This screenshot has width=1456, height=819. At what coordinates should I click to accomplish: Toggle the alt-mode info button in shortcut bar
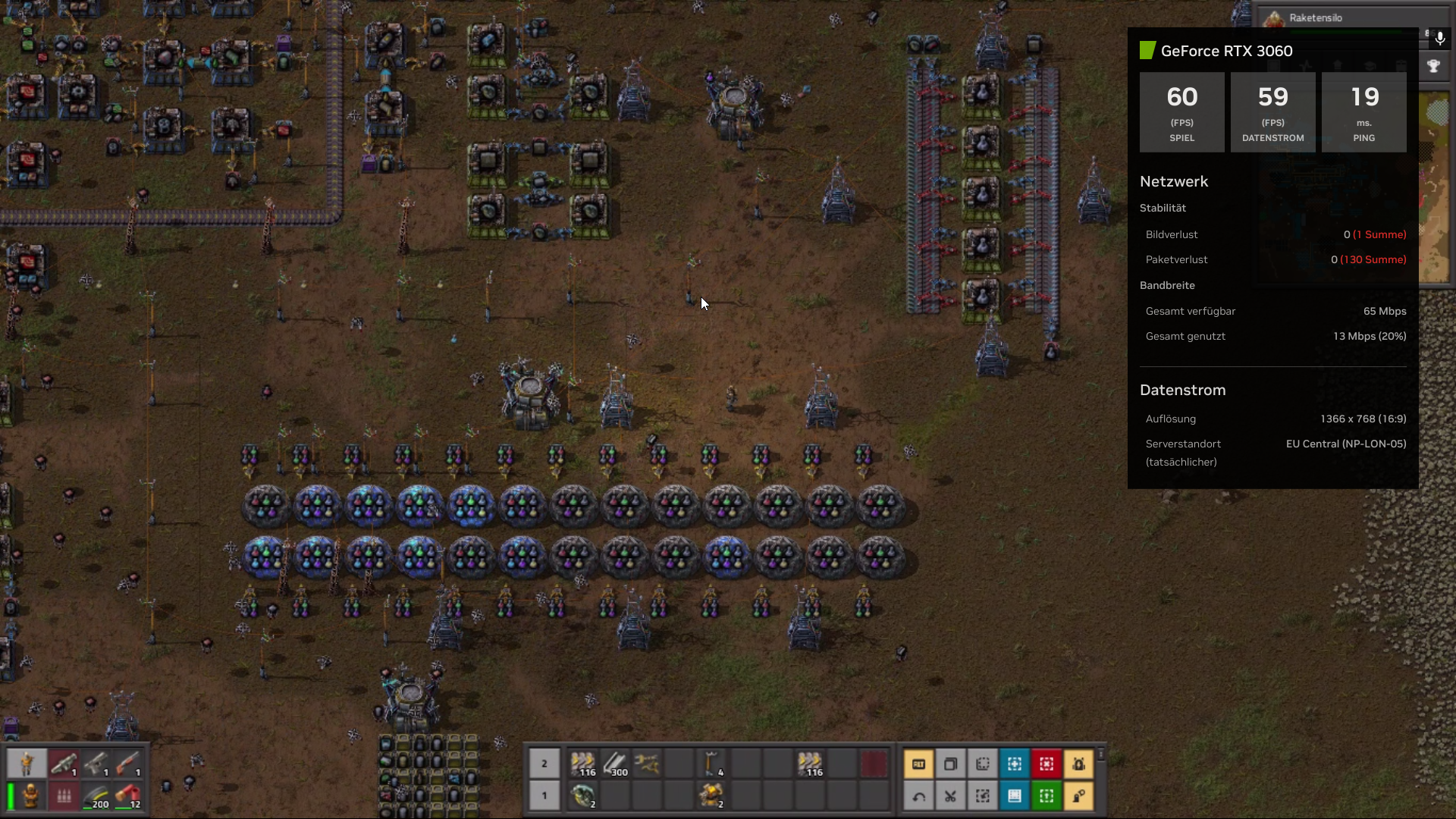(x=918, y=764)
